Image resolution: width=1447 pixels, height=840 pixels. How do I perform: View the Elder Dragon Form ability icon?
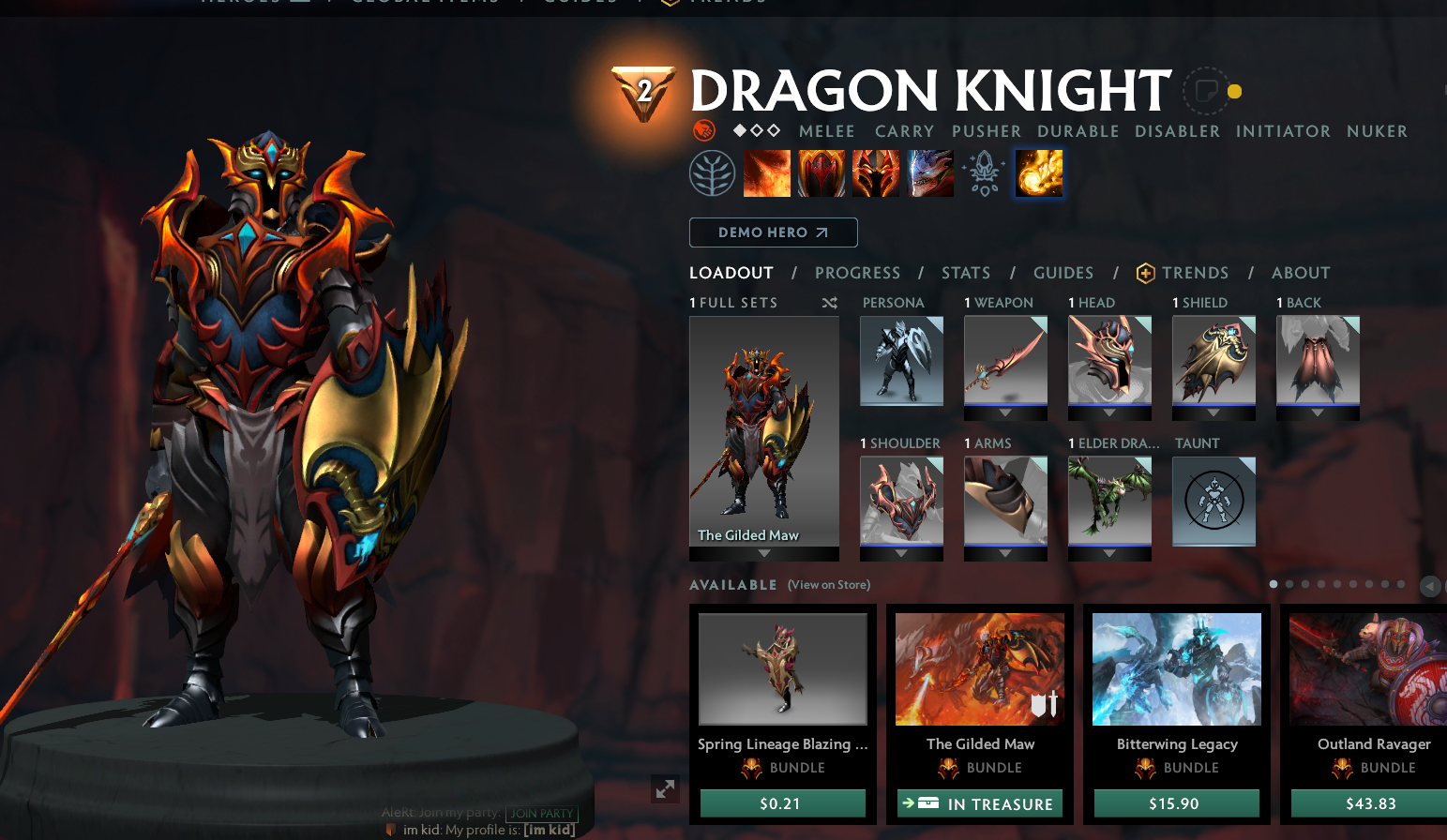point(929,172)
